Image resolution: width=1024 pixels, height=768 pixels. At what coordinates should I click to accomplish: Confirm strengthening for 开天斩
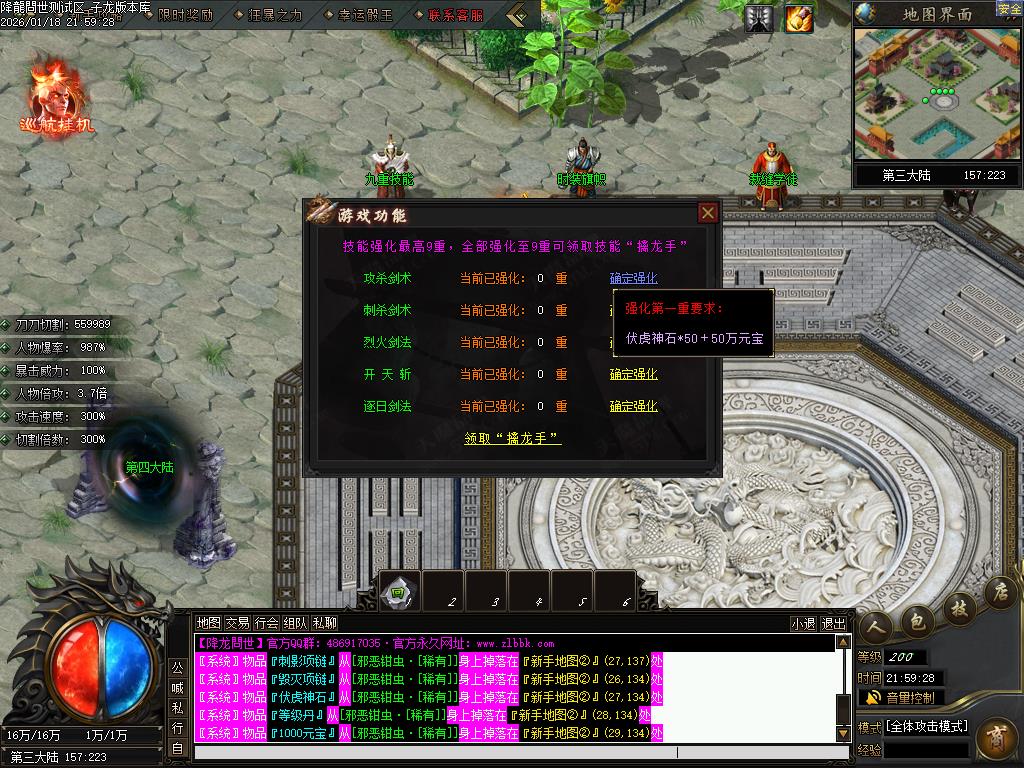click(634, 374)
